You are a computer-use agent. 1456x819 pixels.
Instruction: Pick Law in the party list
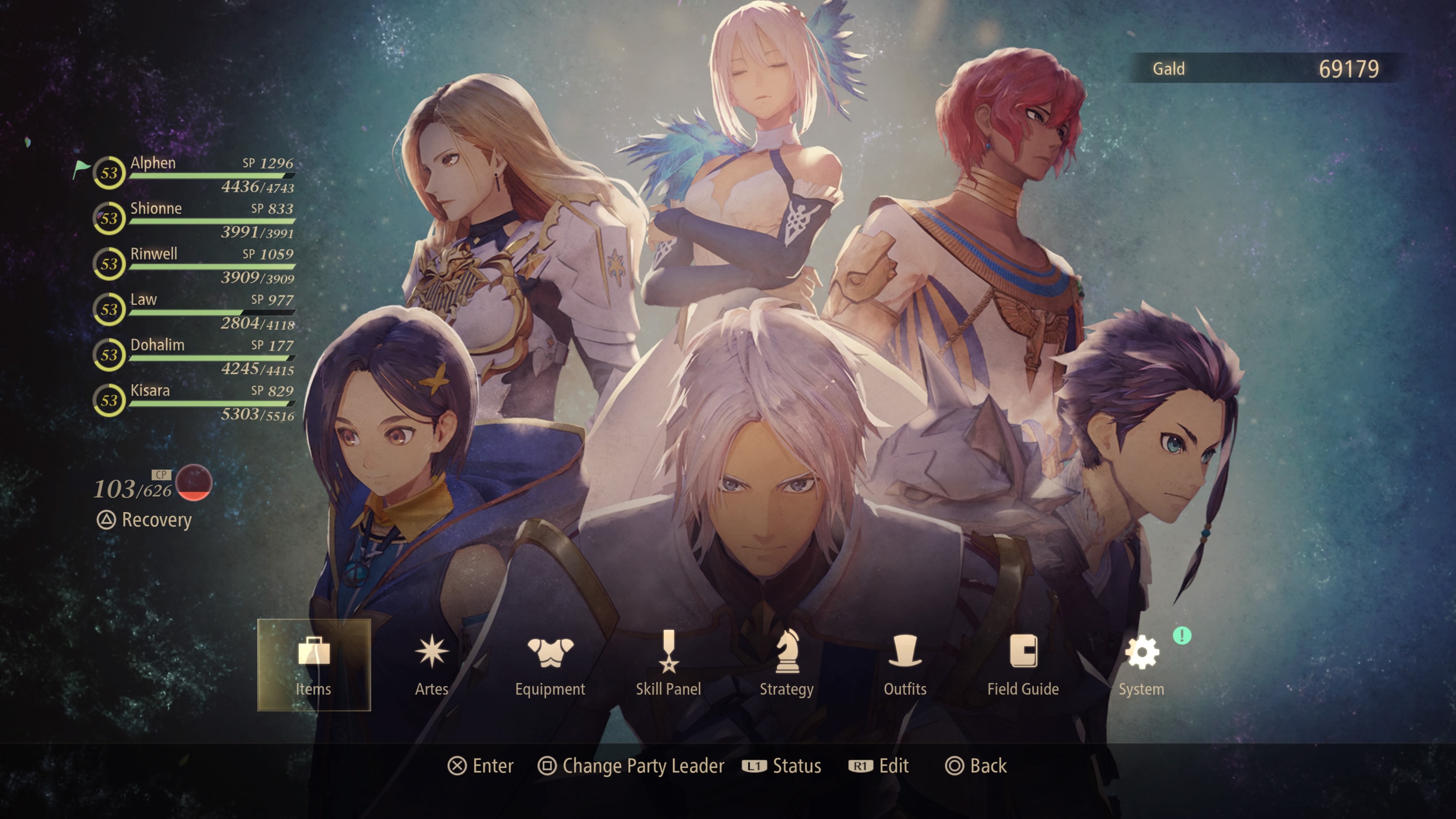pos(195,310)
